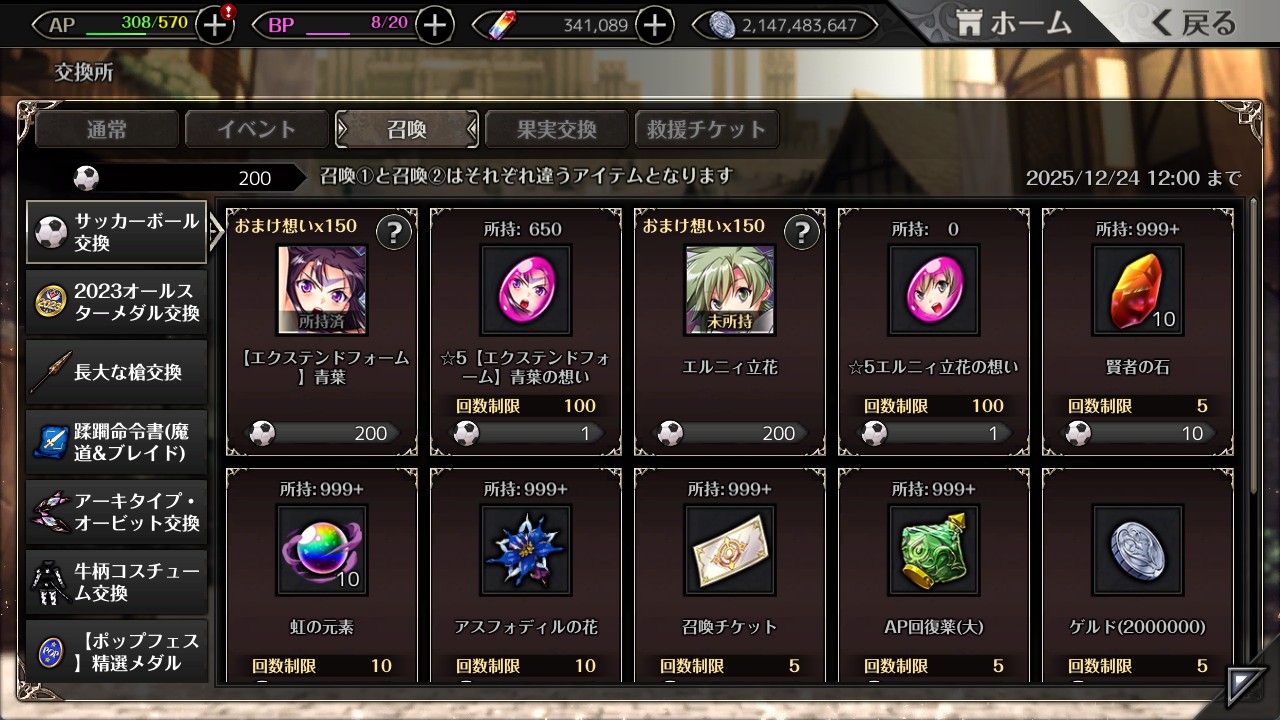Switch to the 通常 tab
The width and height of the screenshot is (1280, 720).
107,129
